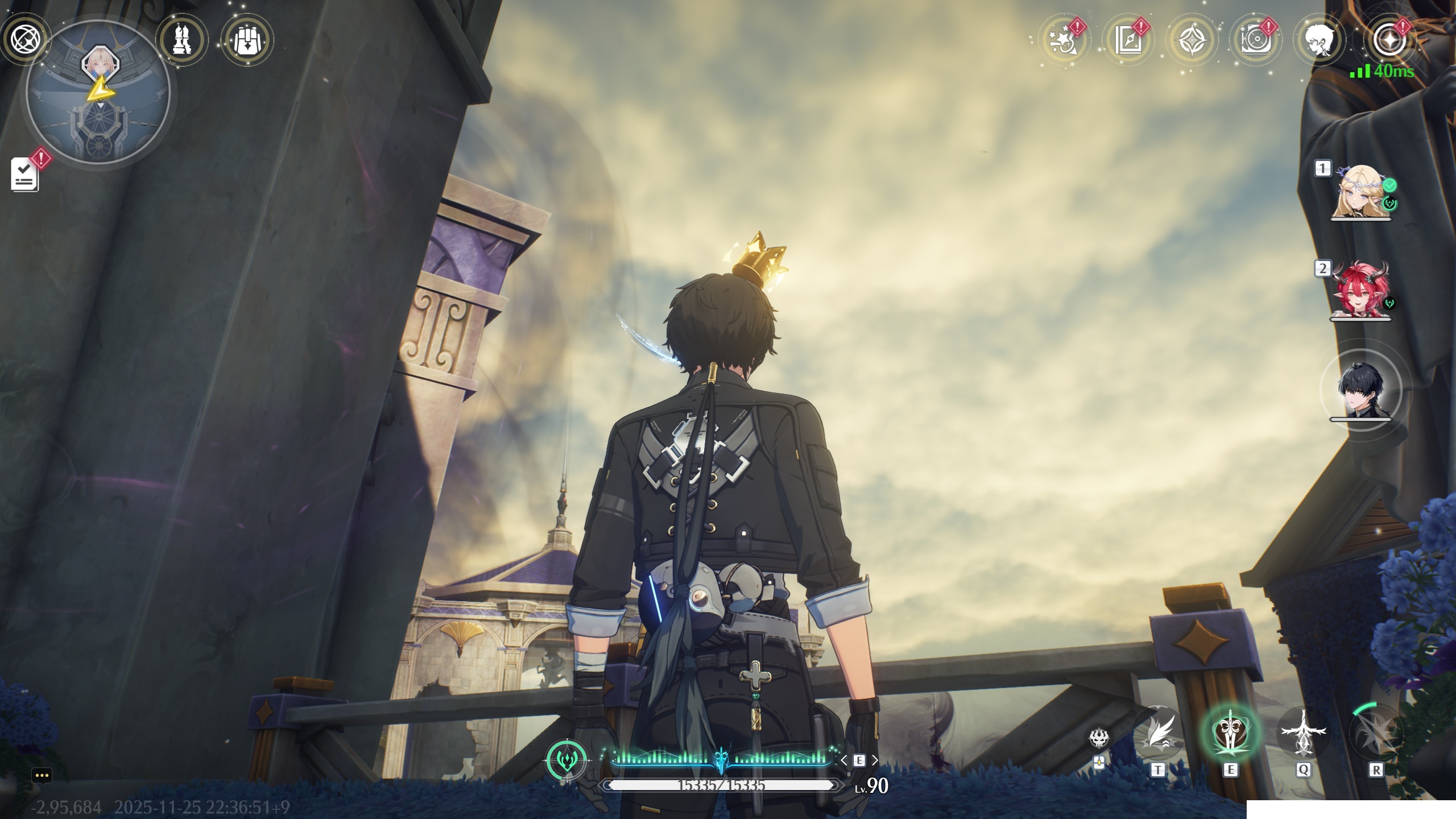The width and height of the screenshot is (1456, 819).
Task: Activate the thorned cross echo skill
Action: click(1302, 734)
